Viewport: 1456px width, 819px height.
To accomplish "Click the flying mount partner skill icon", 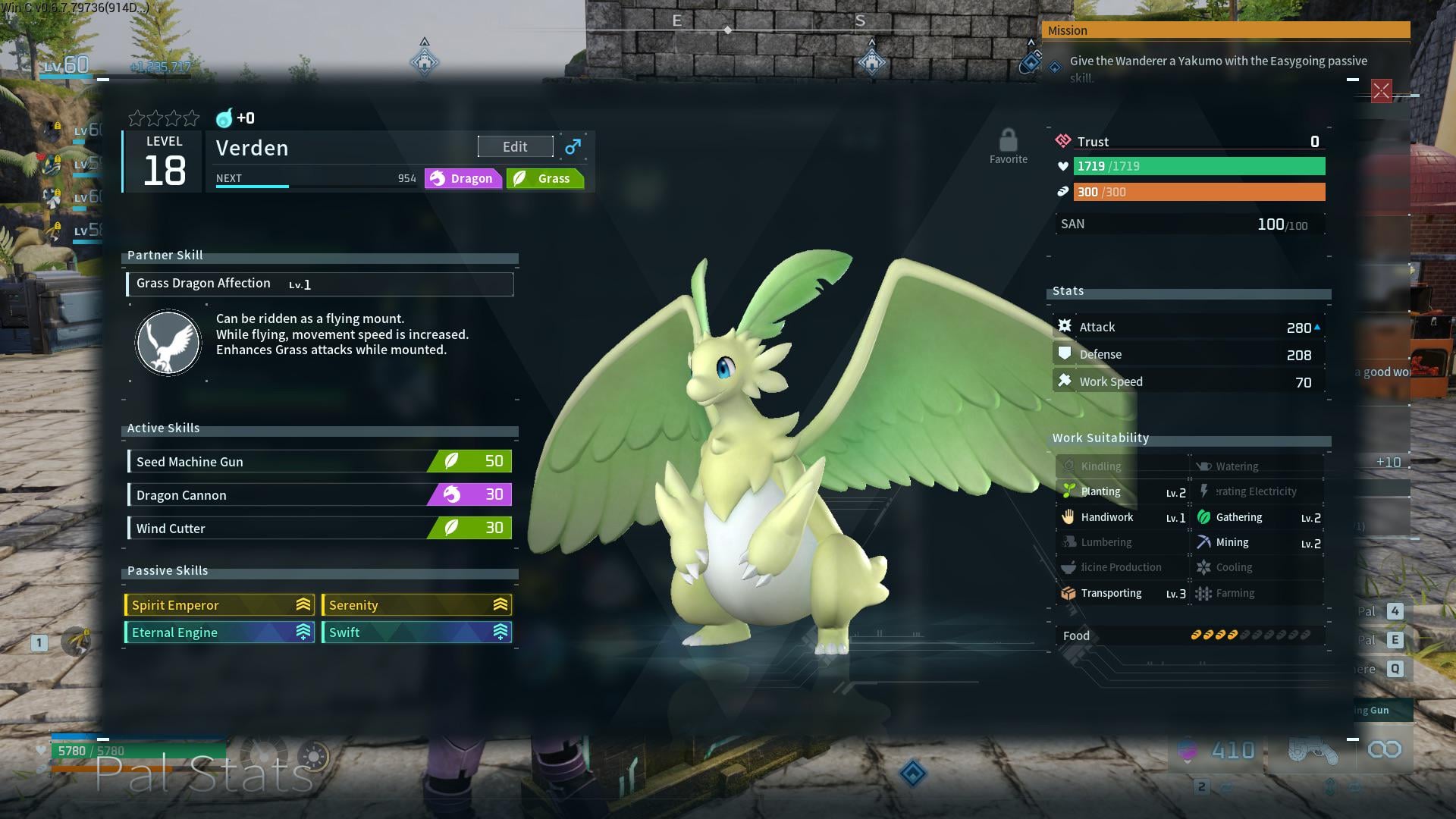I will [x=168, y=343].
